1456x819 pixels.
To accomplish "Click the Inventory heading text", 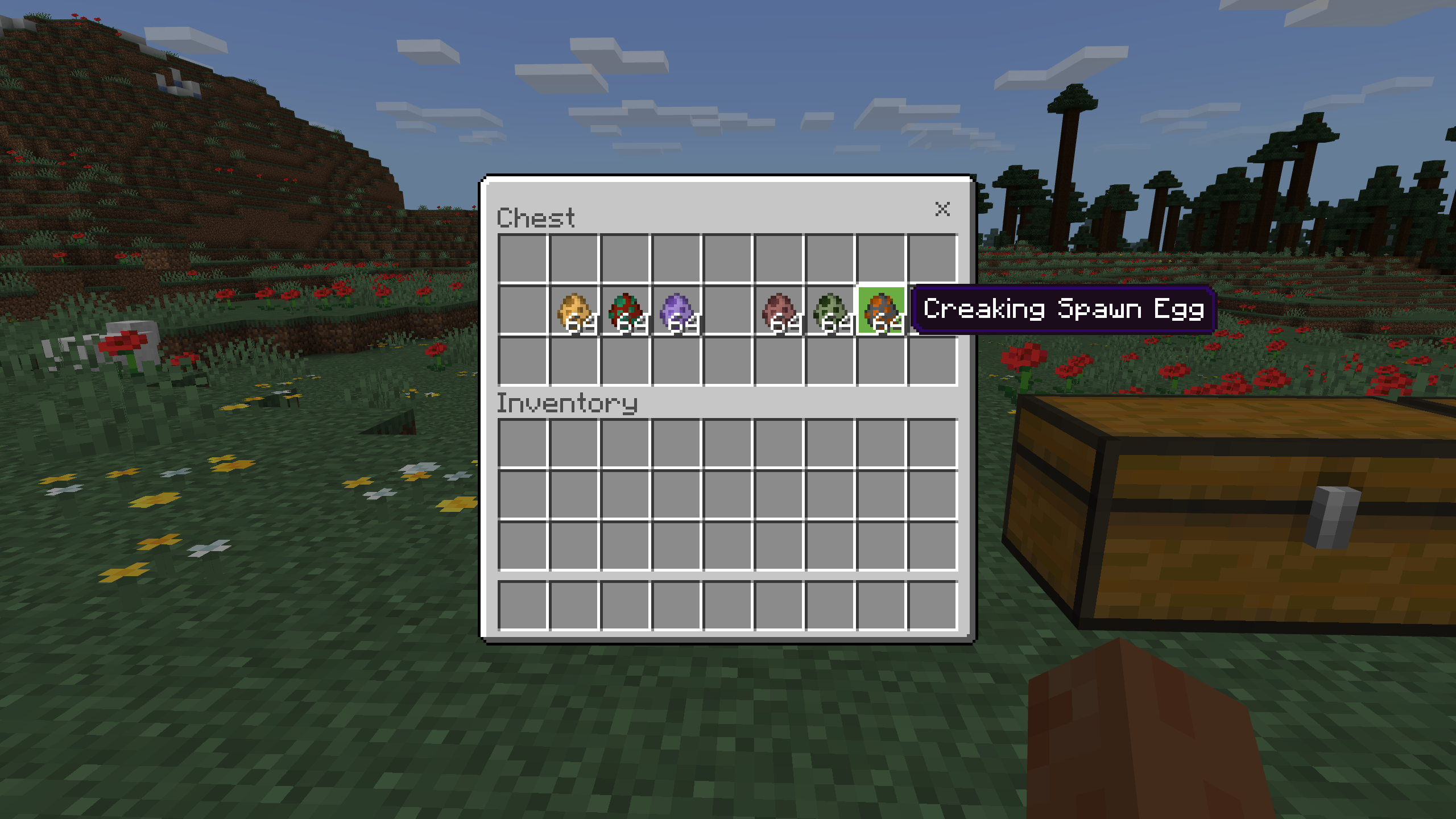I will (x=566, y=404).
